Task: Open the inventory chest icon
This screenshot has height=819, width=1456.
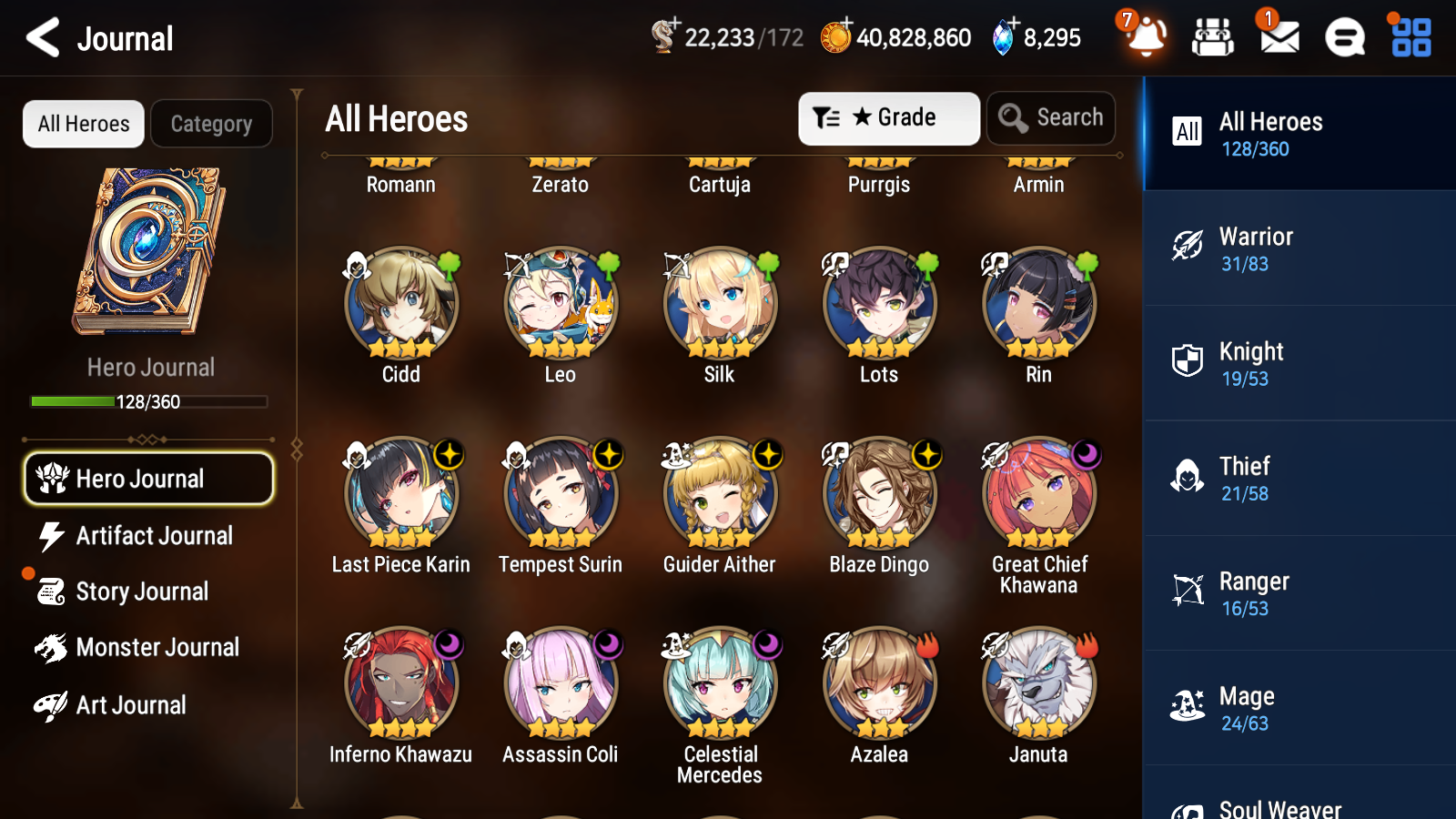Action: 1213,38
